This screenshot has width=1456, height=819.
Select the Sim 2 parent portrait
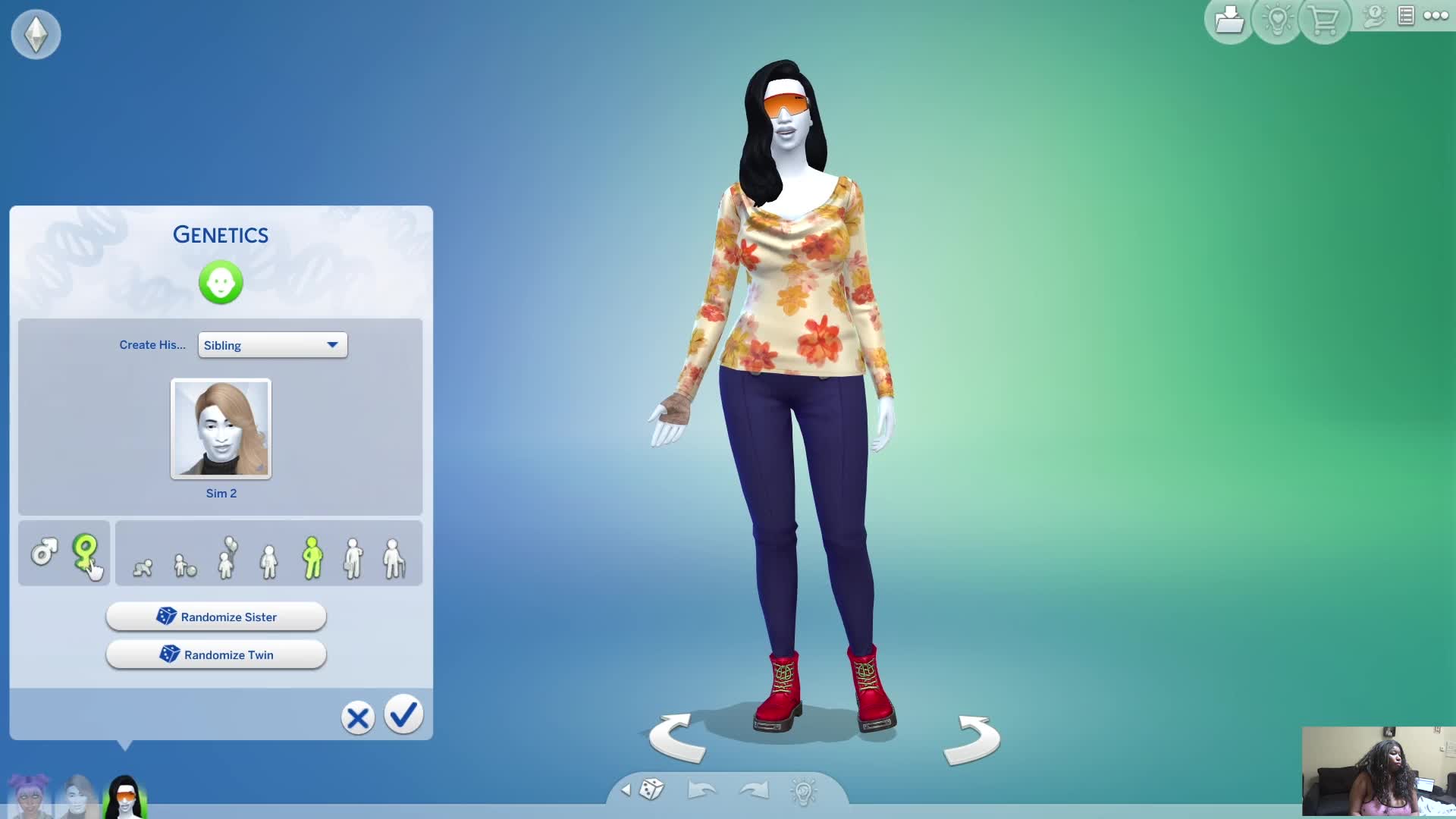[220, 429]
